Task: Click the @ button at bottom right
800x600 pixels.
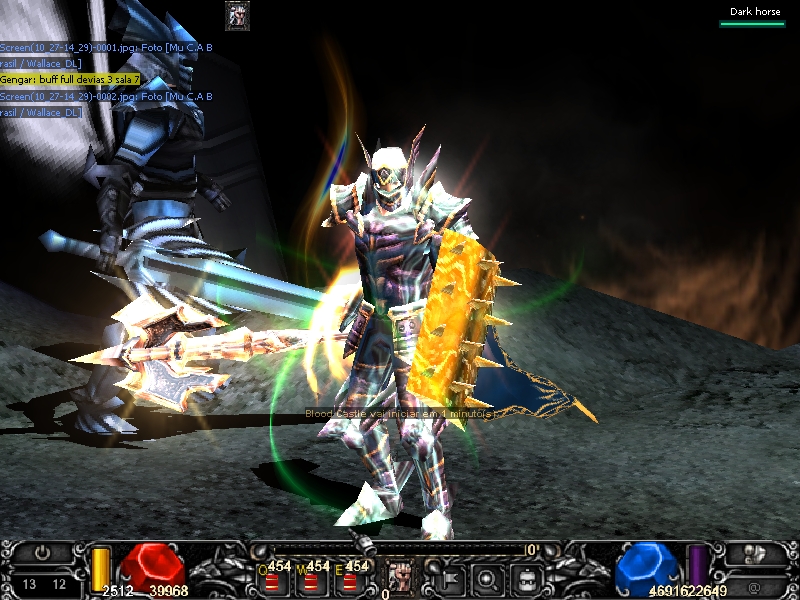Action: coord(755,584)
